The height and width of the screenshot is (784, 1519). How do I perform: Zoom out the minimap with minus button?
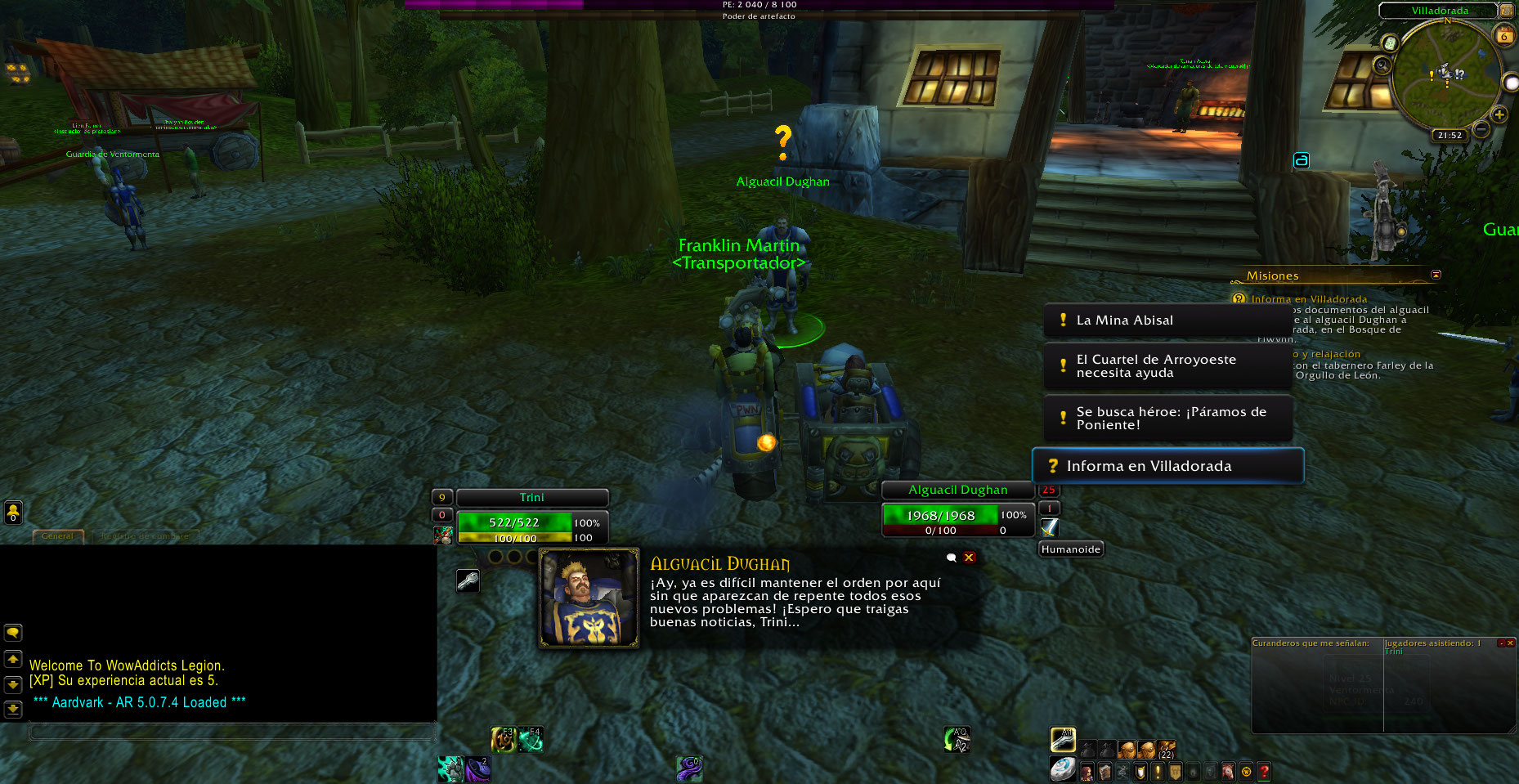(1481, 129)
